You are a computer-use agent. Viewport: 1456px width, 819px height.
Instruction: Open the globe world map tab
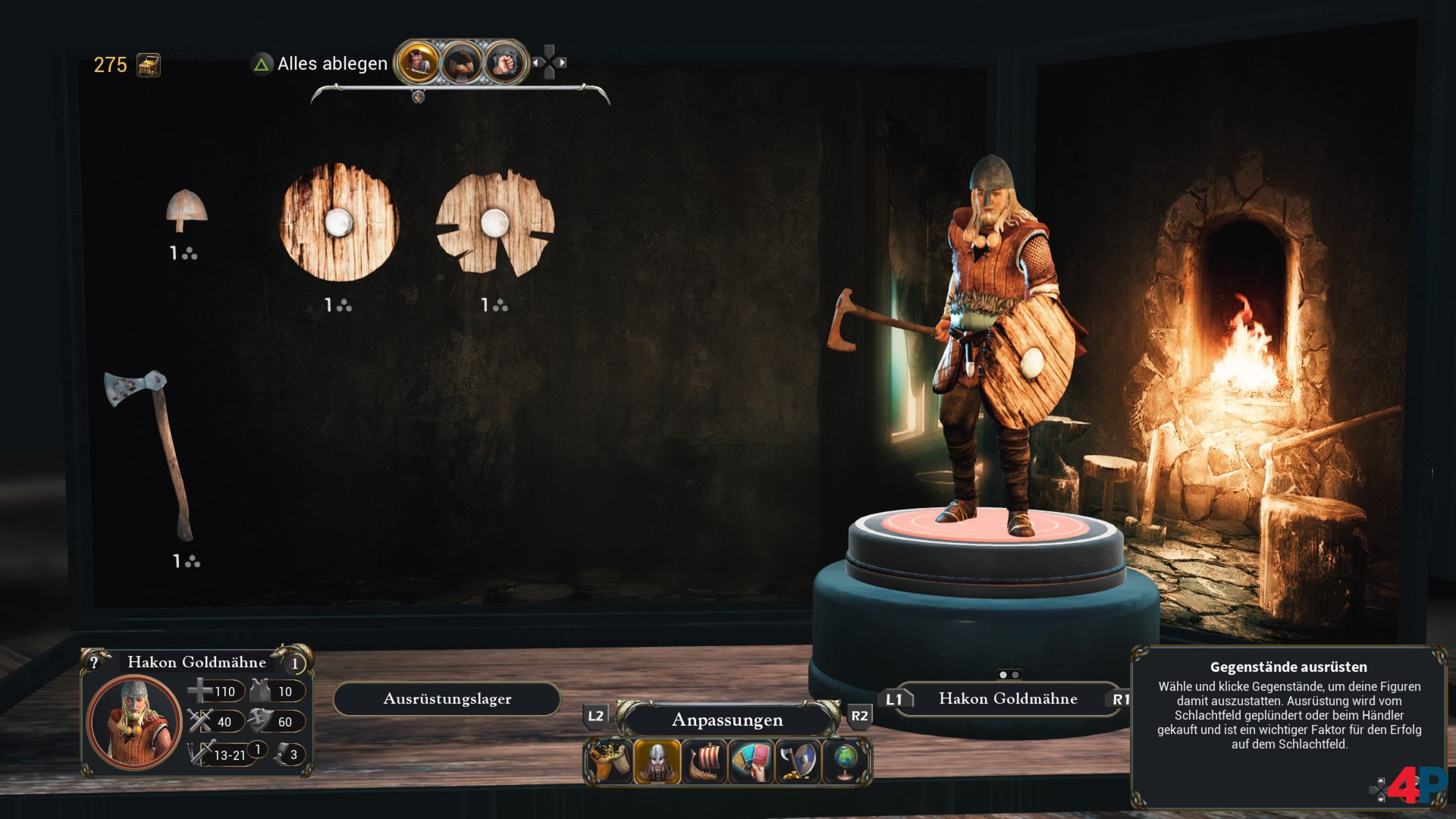pyautogui.click(x=845, y=761)
